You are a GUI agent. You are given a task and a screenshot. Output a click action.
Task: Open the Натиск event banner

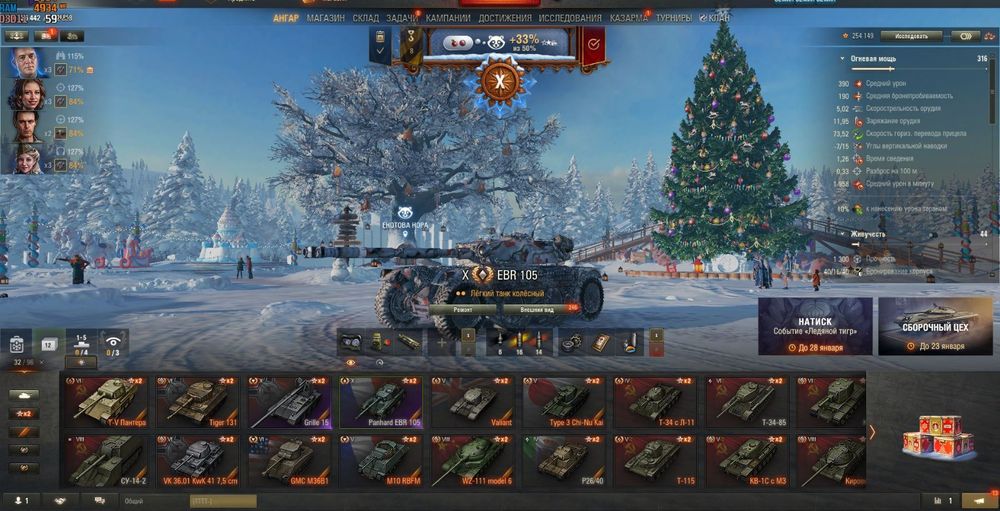pyautogui.click(x=815, y=326)
